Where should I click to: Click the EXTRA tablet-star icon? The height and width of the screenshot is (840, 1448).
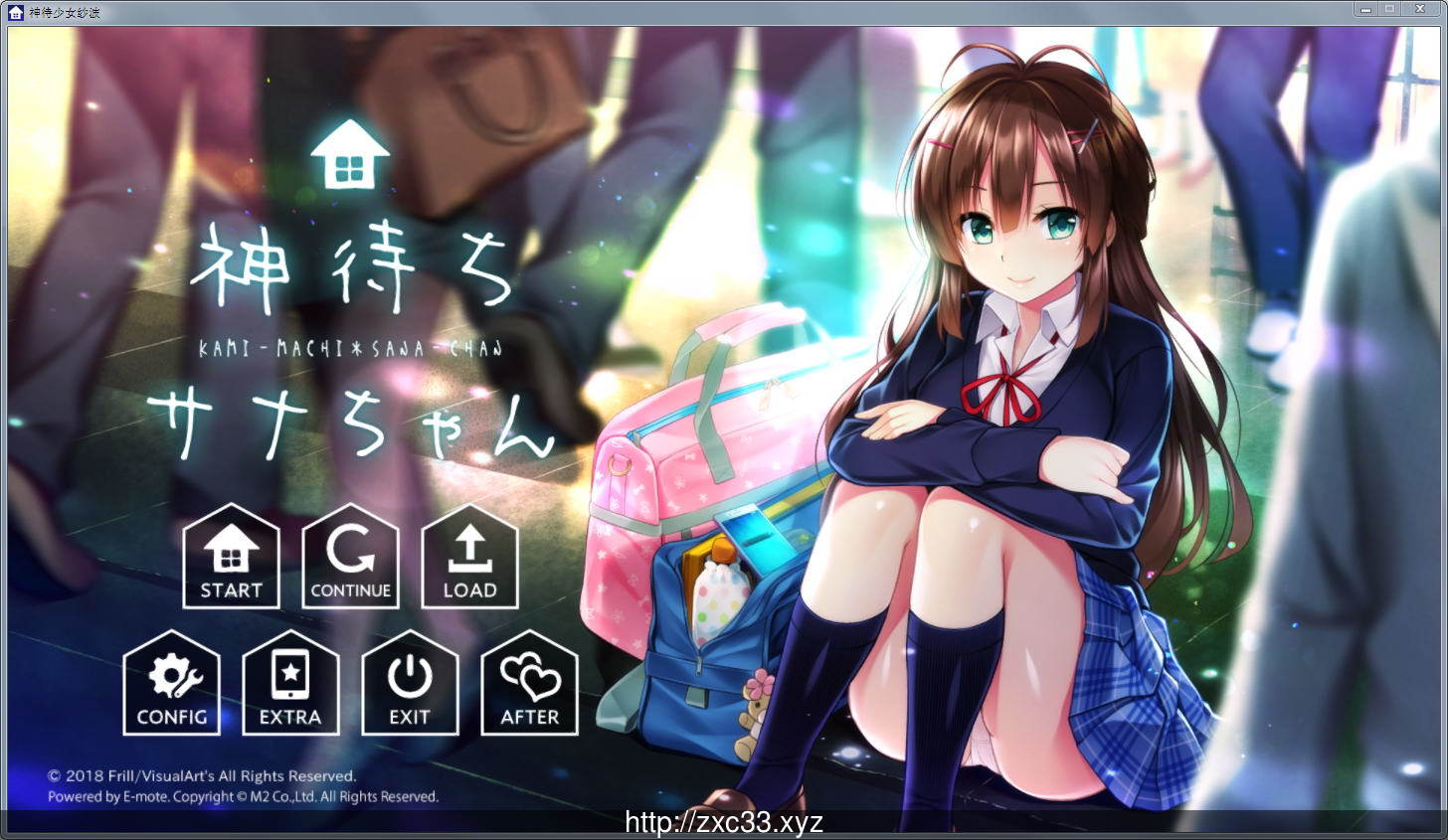[x=290, y=676]
